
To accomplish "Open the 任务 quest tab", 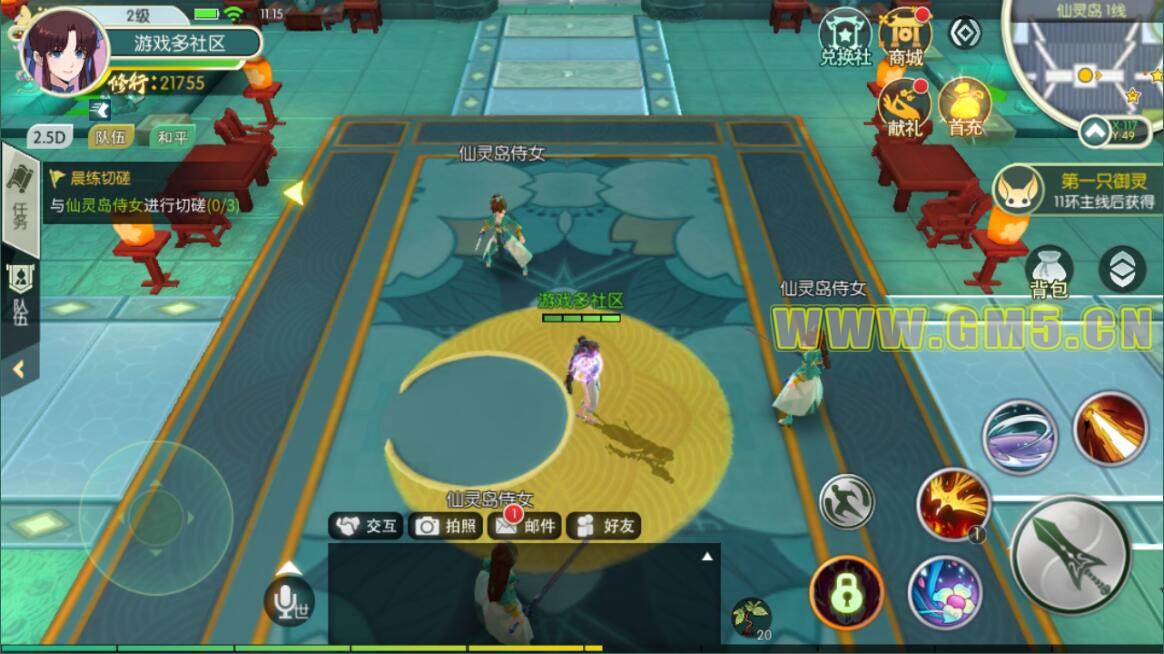I will [20, 200].
